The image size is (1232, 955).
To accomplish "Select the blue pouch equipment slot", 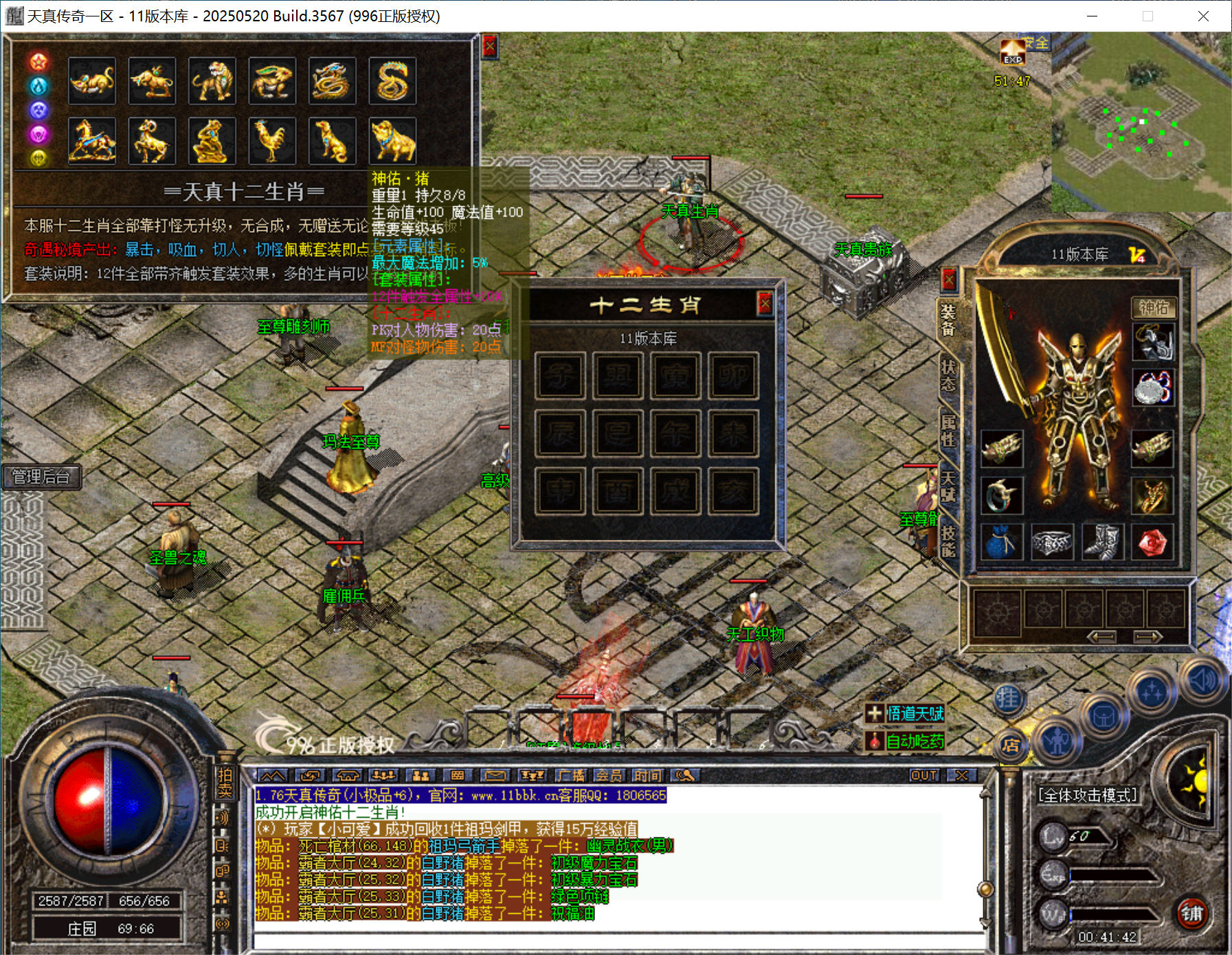I will (1001, 543).
